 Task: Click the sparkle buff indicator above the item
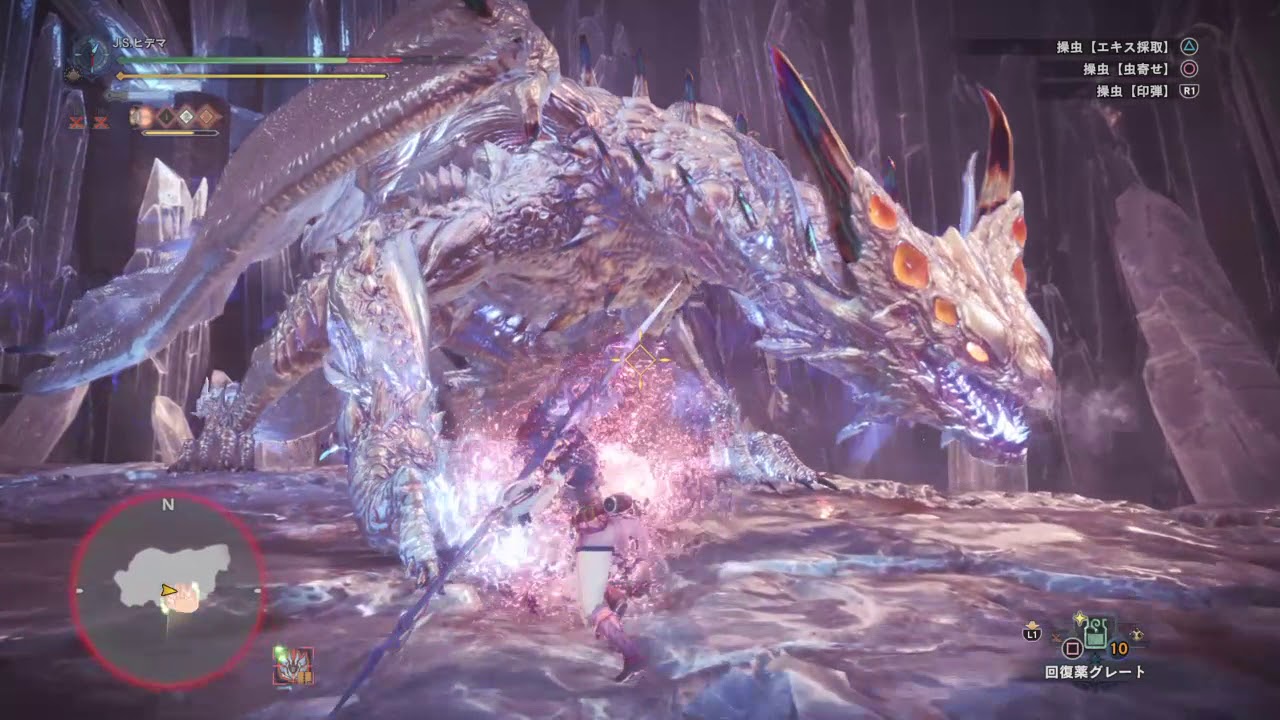tap(1079, 618)
